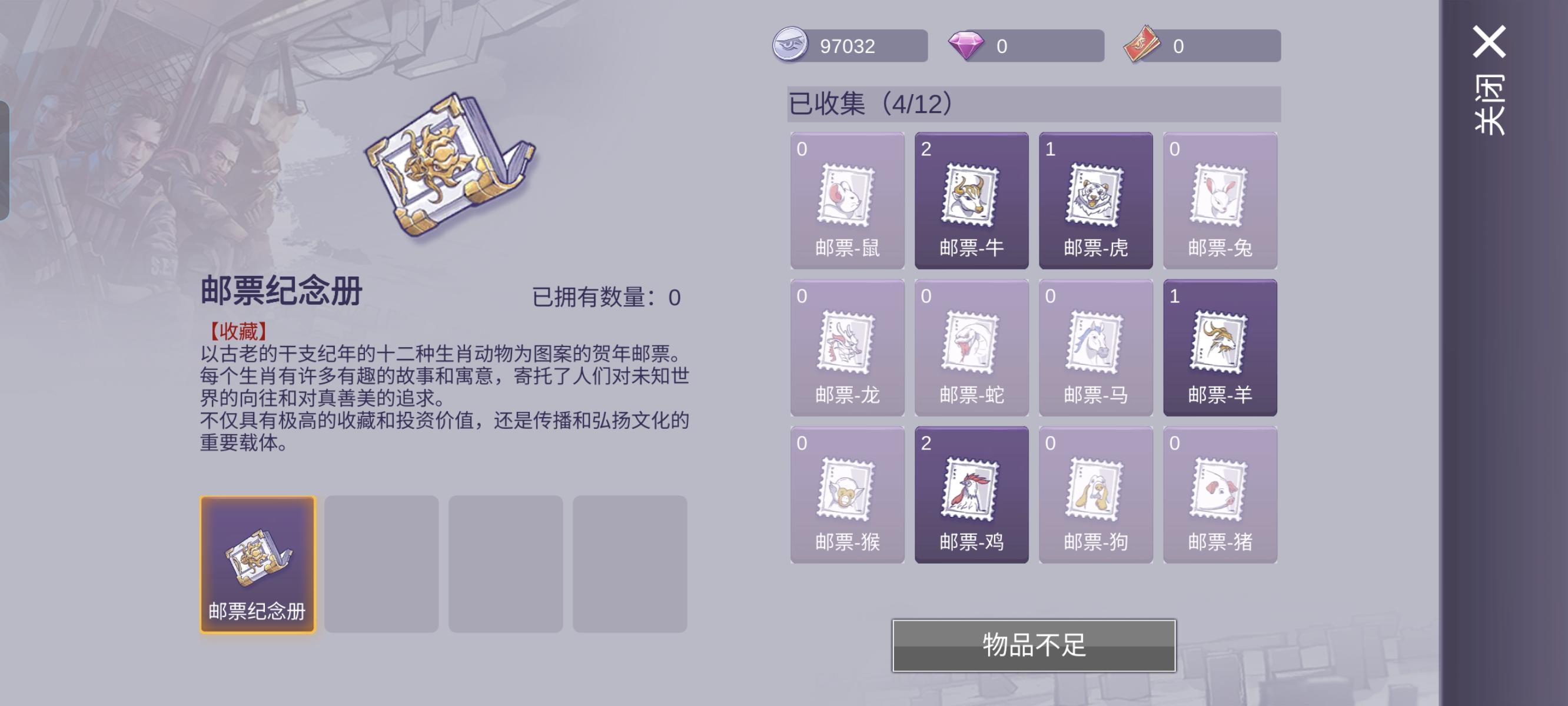This screenshot has width=1568, height=706.
Task: Click the 邮票-狗 dog stamp
Action: click(x=1095, y=494)
